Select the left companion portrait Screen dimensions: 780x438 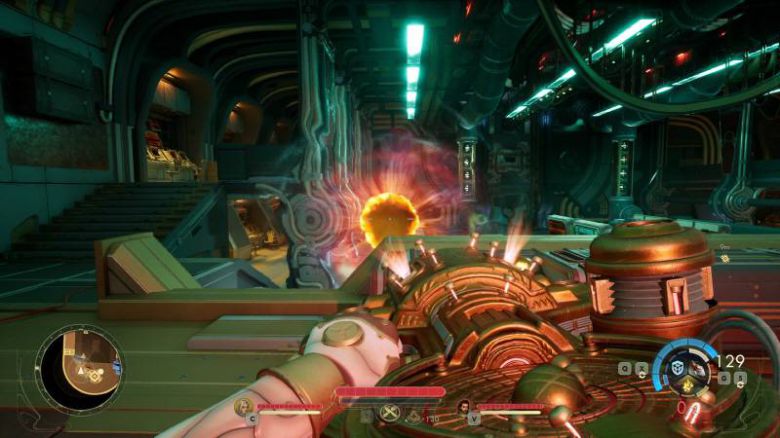pos(243,406)
